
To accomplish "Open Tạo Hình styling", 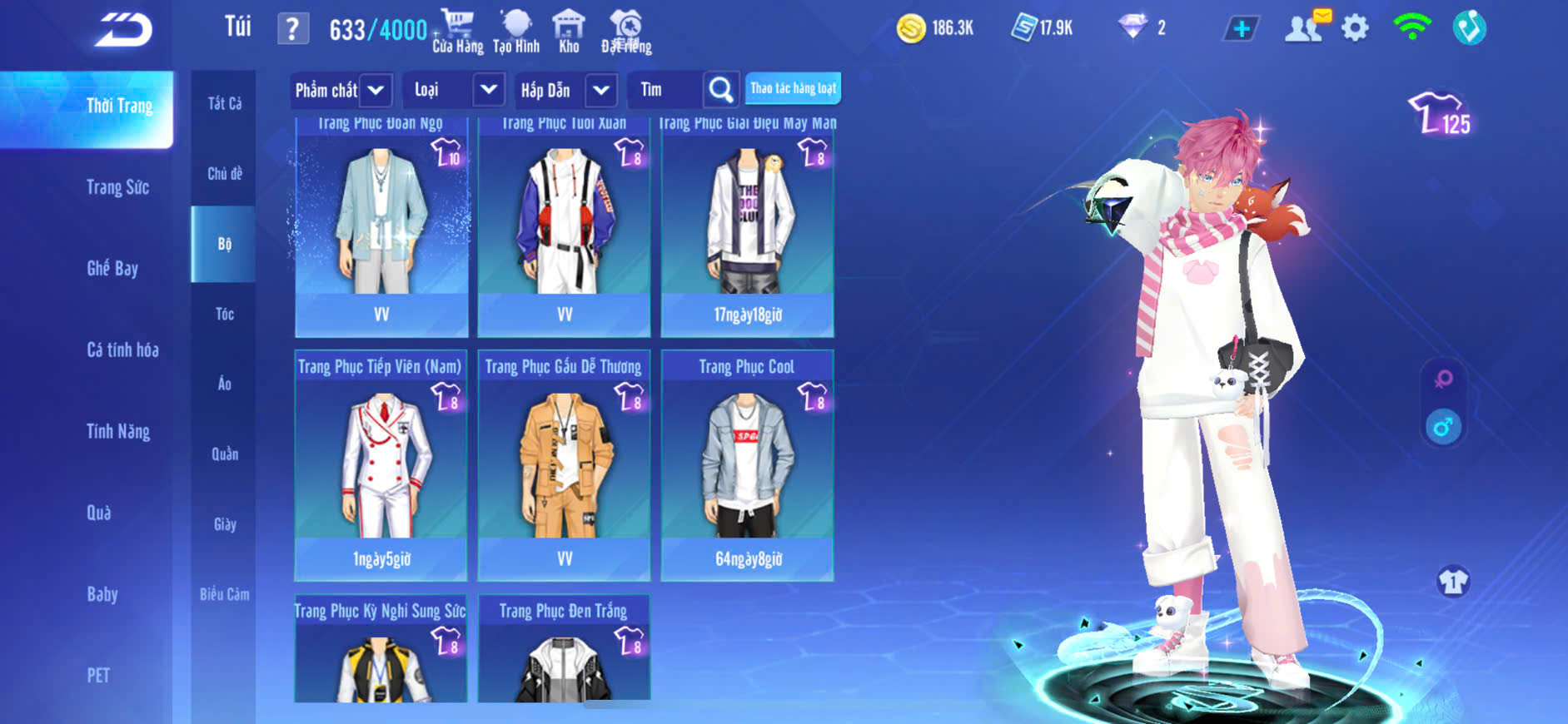I will [x=516, y=32].
